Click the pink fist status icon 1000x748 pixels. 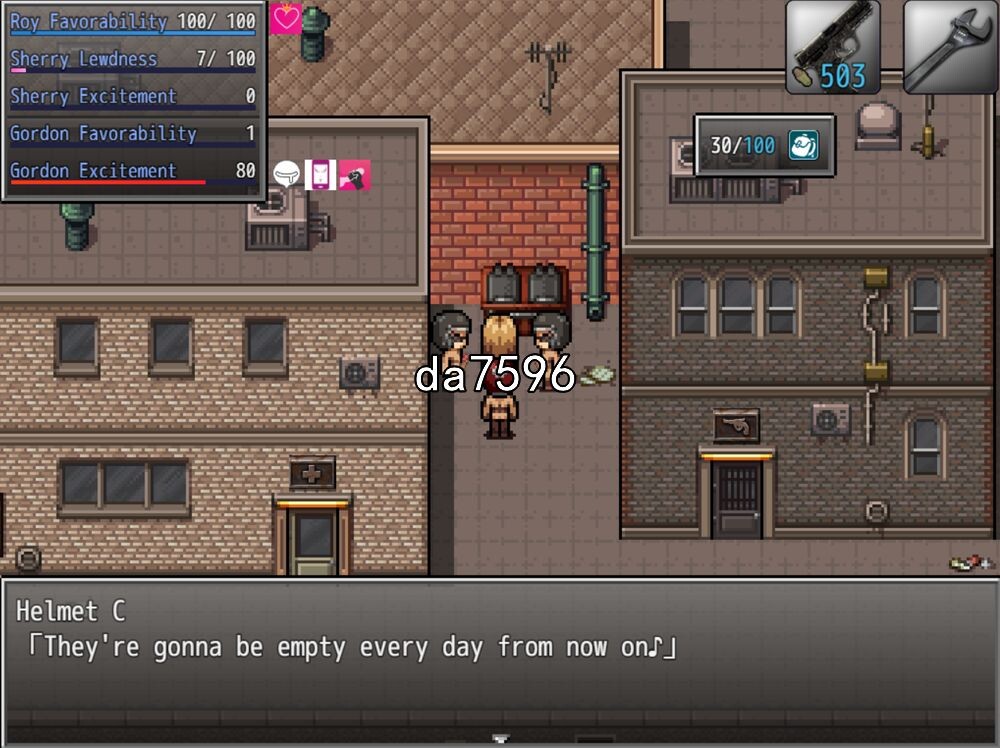354,174
